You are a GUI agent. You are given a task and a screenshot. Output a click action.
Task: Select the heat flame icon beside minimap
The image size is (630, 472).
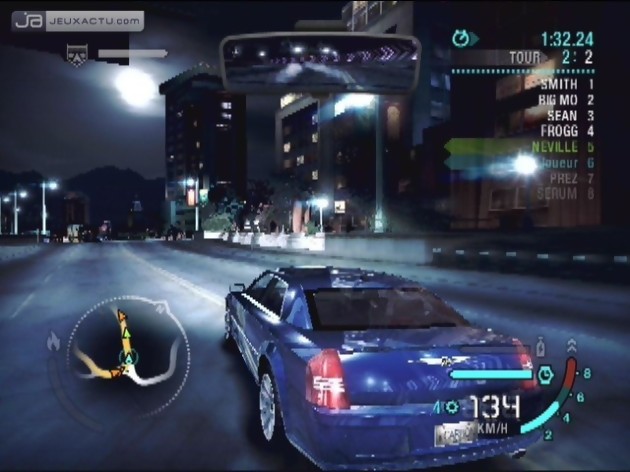click(53, 342)
